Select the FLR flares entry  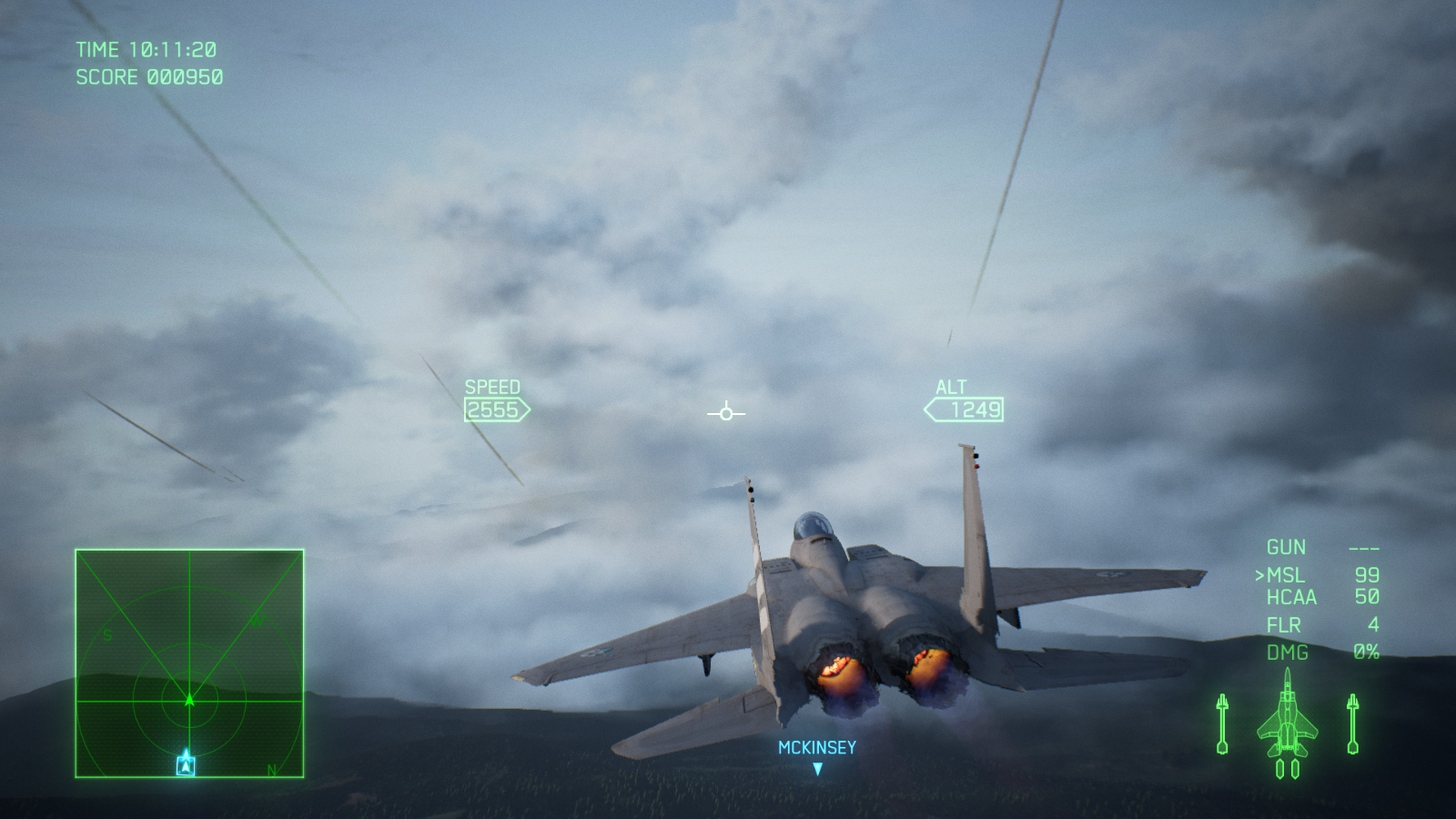click(x=1283, y=625)
